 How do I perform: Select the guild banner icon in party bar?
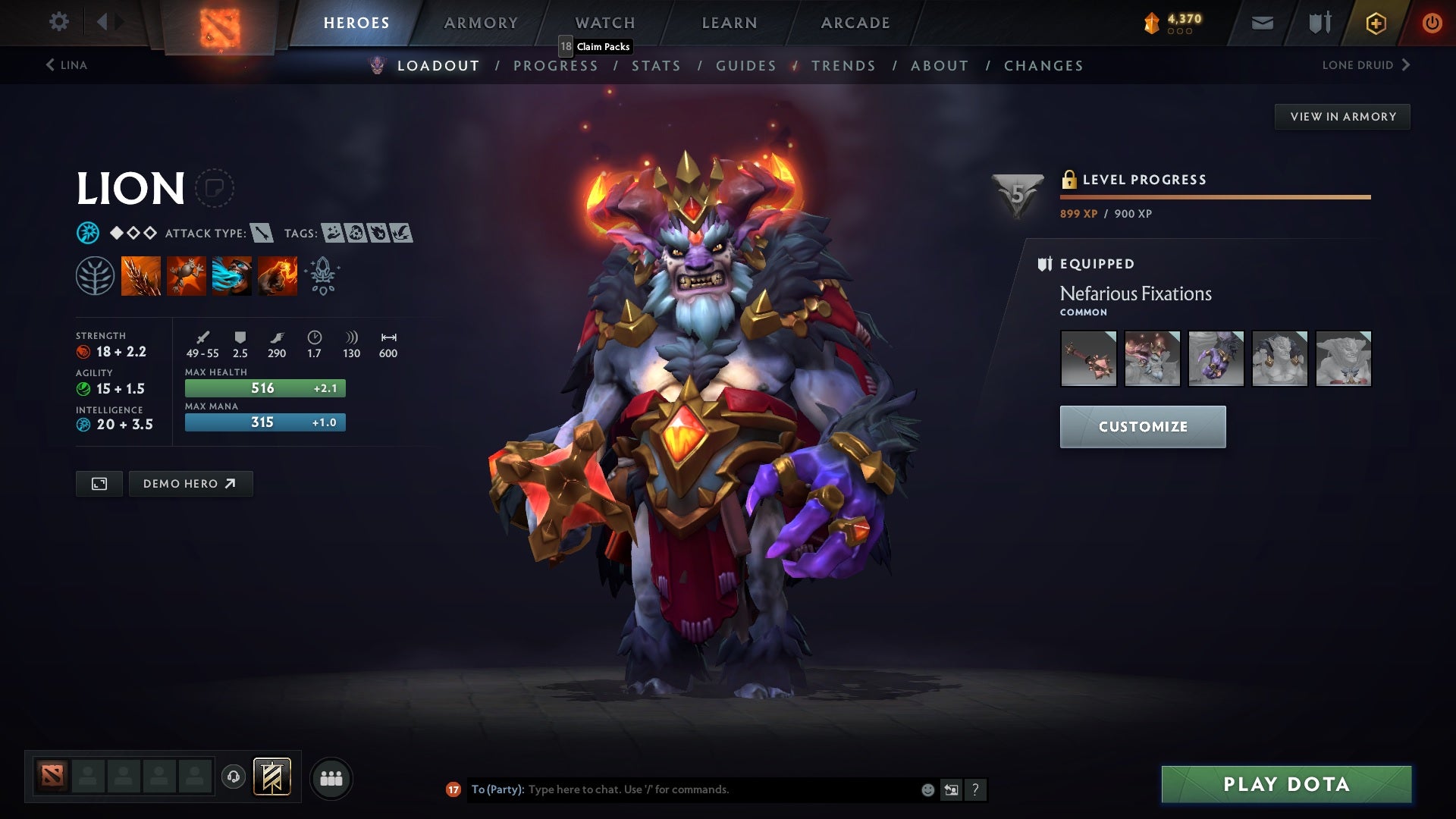273,777
